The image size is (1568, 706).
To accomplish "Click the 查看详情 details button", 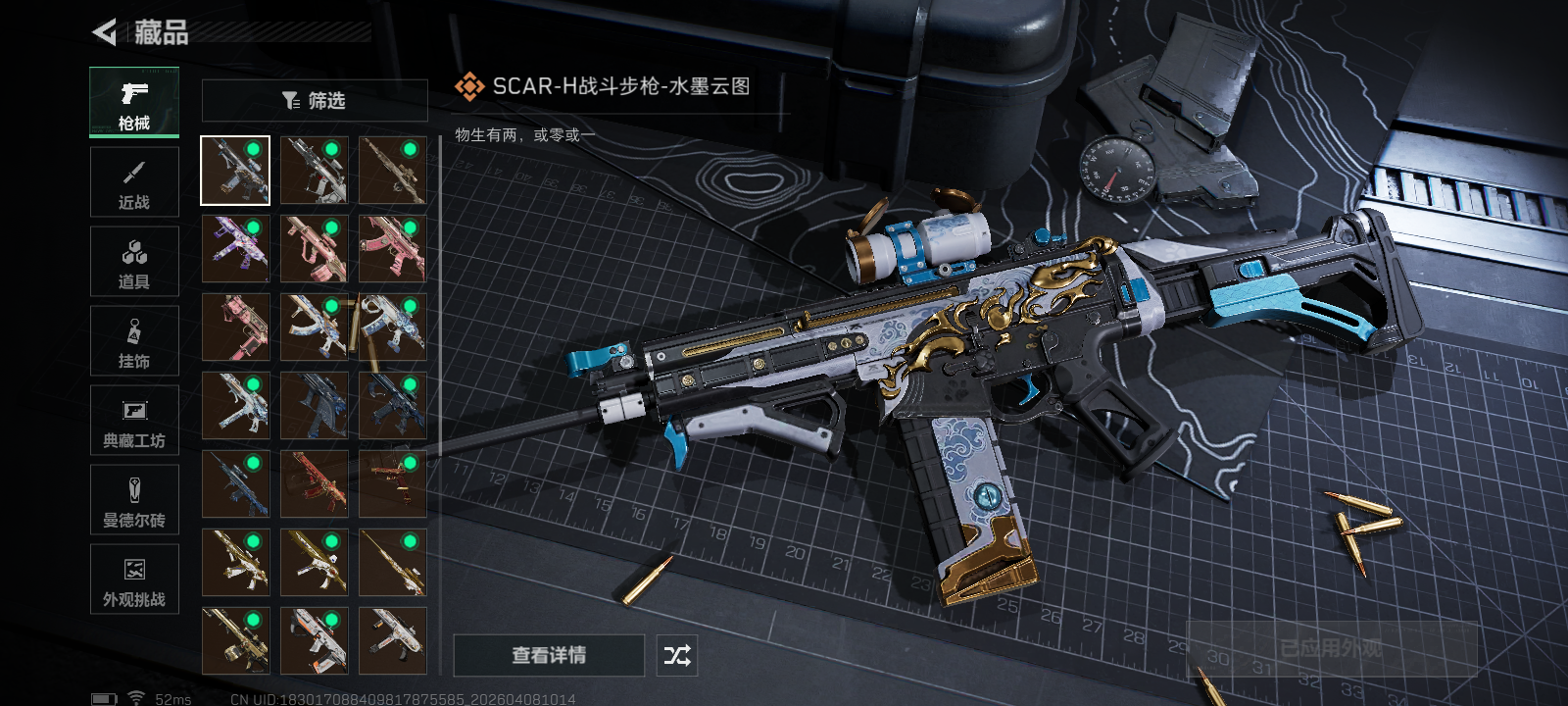I will [x=549, y=655].
